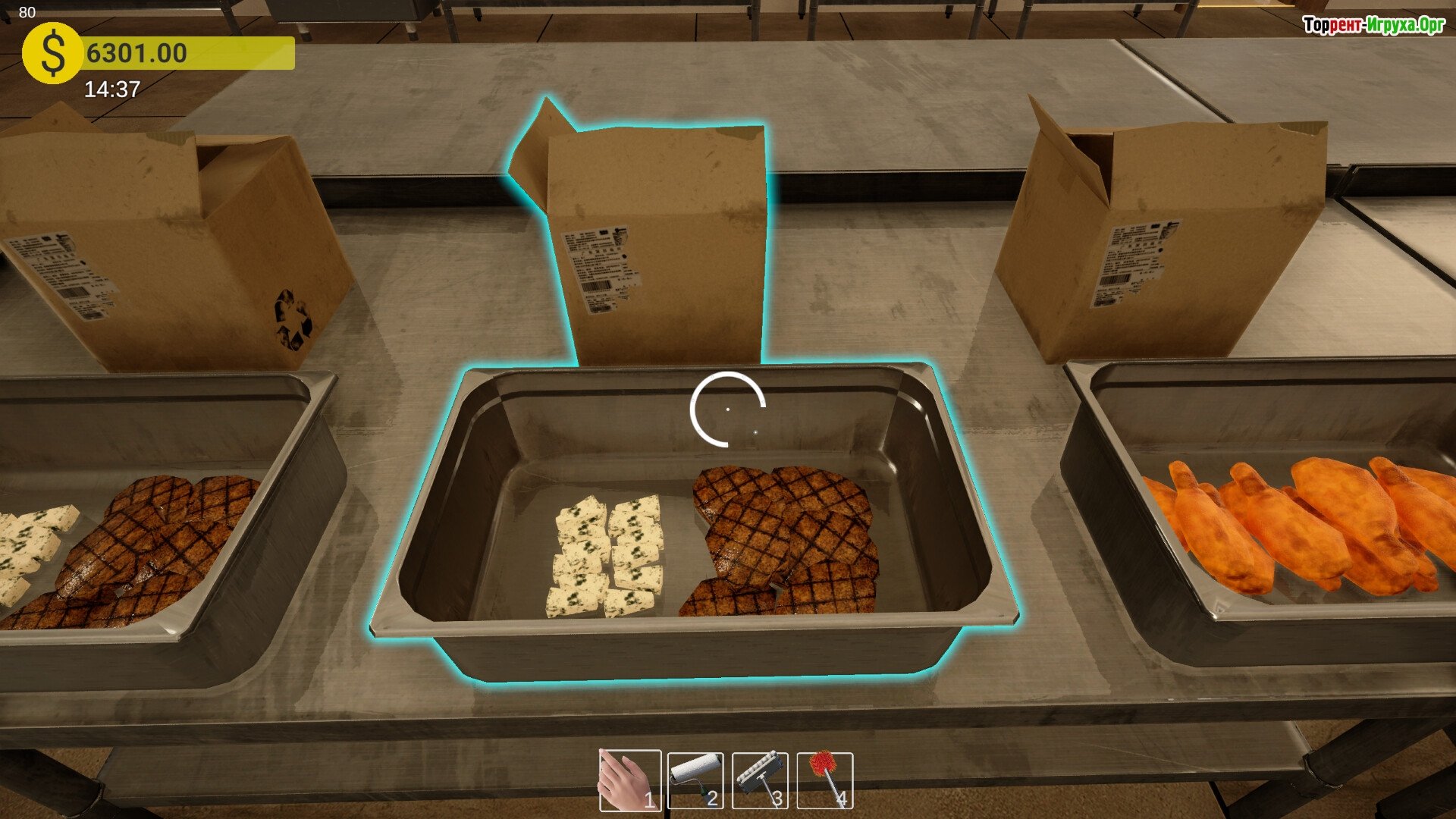Equip the white paint roller tool
1456x819 pixels.
(x=695, y=780)
